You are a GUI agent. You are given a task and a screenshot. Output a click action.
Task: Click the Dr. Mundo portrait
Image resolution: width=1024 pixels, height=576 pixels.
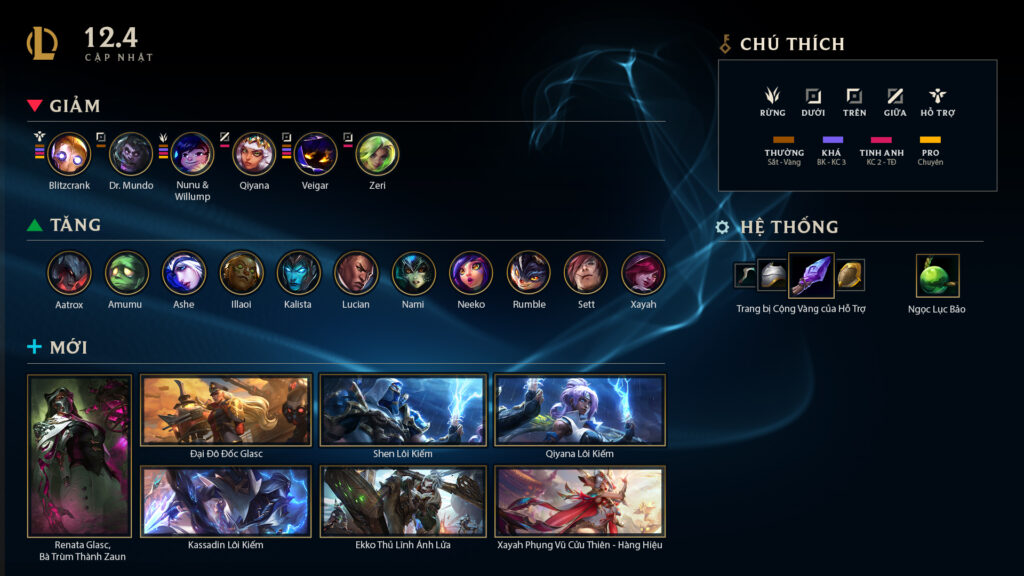coord(131,154)
